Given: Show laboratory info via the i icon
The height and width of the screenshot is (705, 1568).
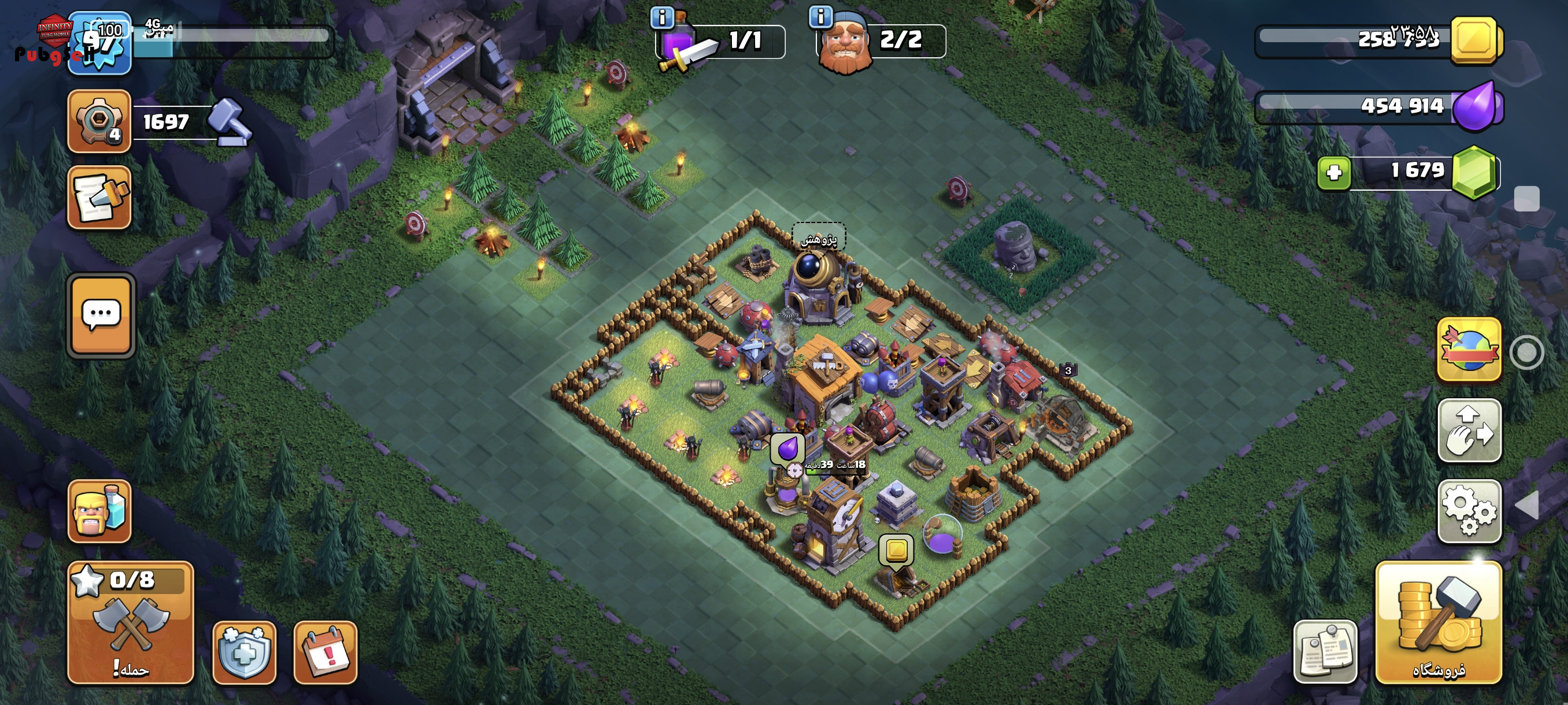Looking at the screenshot, I should click(661, 17).
